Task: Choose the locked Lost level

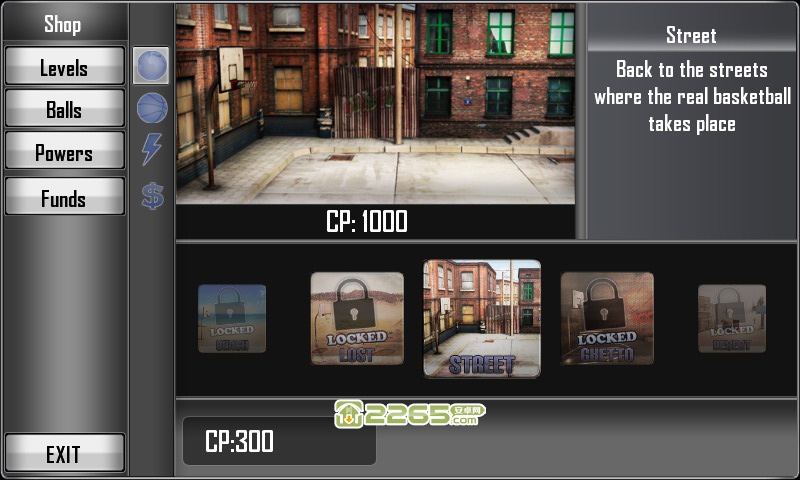Action: 357,319
